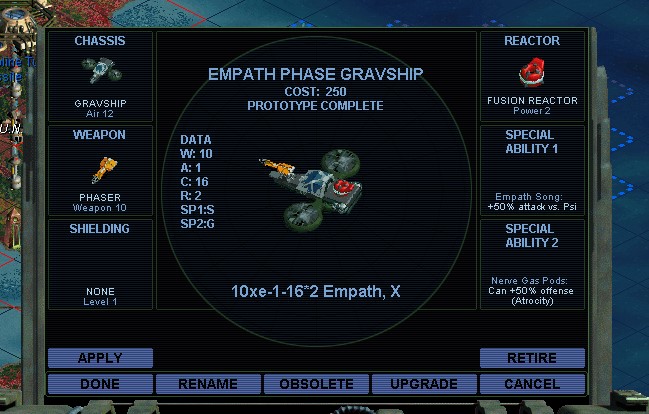Rename the Empath Phase Gravship
Screen dimensions: 649x414
pos(208,384)
